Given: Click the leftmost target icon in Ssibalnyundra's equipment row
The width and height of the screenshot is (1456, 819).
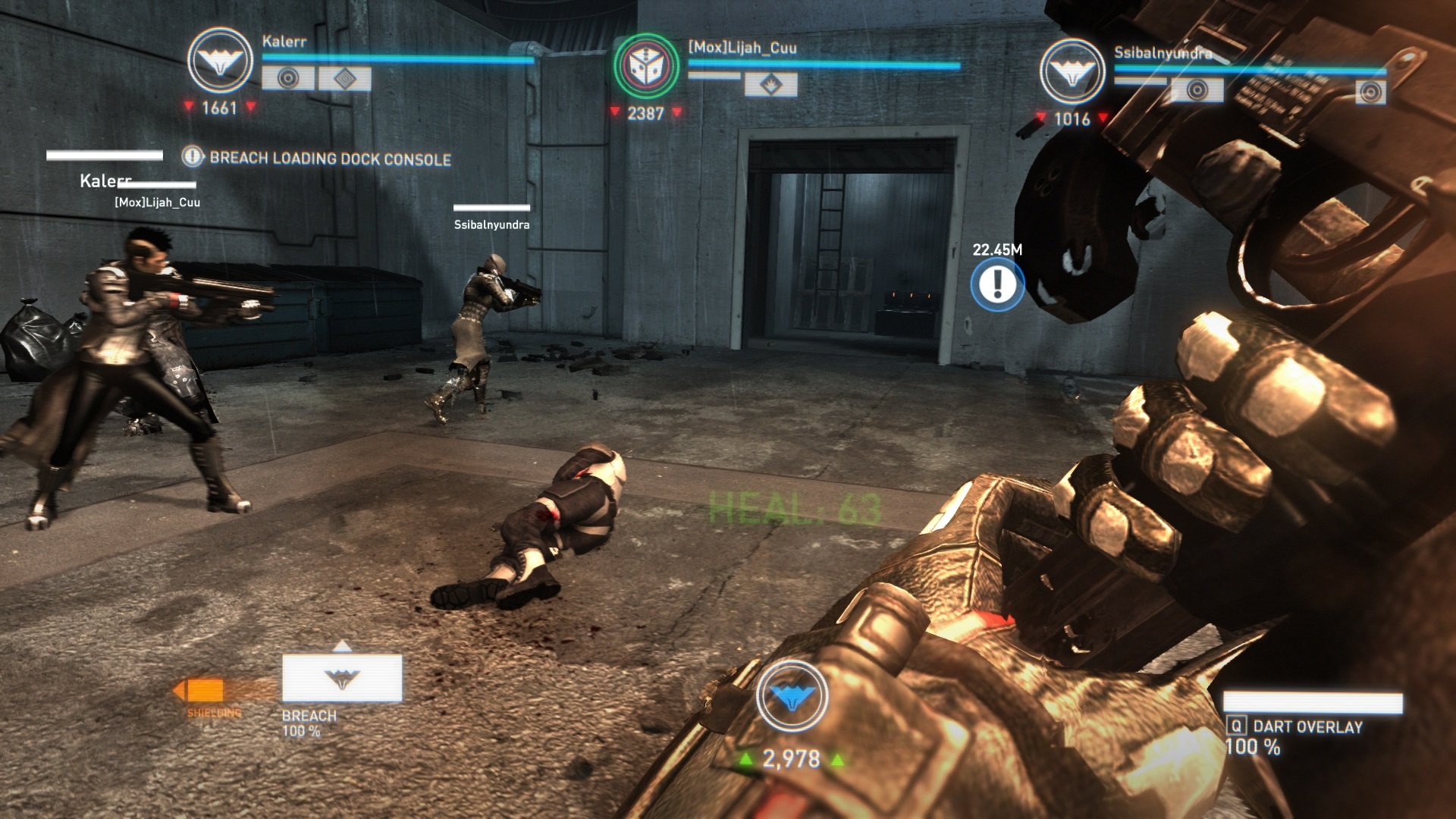Looking at the screenshot, I should 1197,89.
